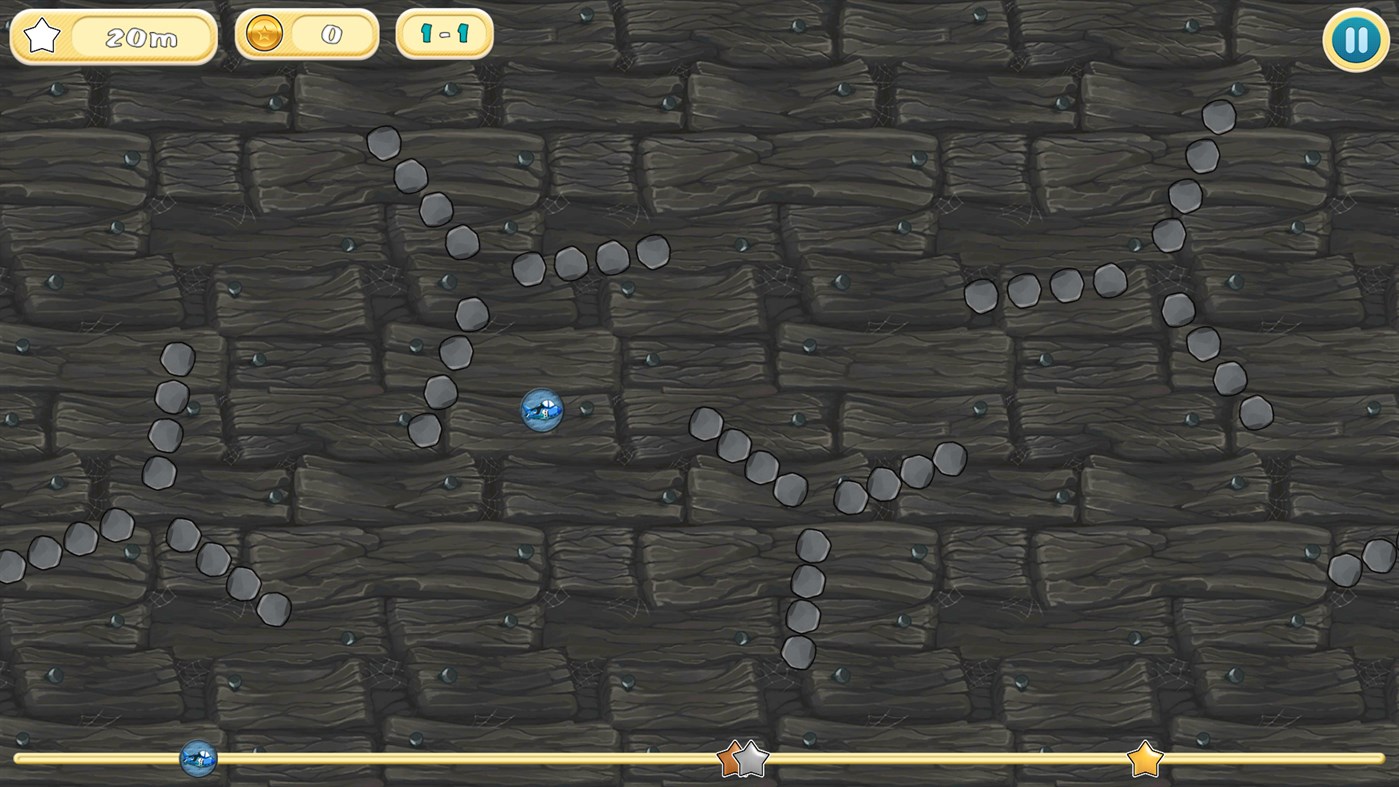Toggle the pause control in the top corner
The width and height of the screenshot is (1399, 787).
(x=1355, y=39)
